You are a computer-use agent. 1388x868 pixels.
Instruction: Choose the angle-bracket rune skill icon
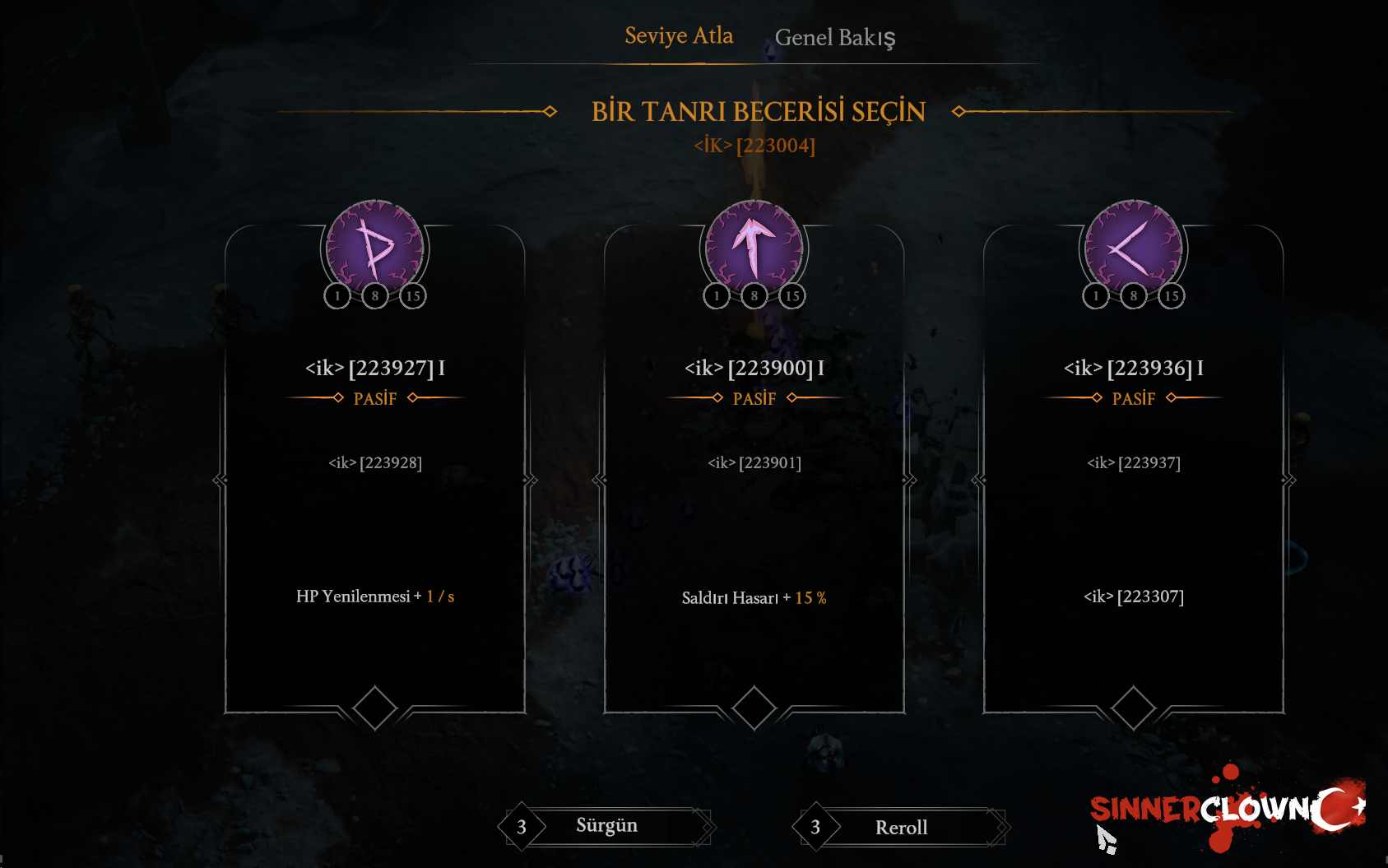[1134, 248]
